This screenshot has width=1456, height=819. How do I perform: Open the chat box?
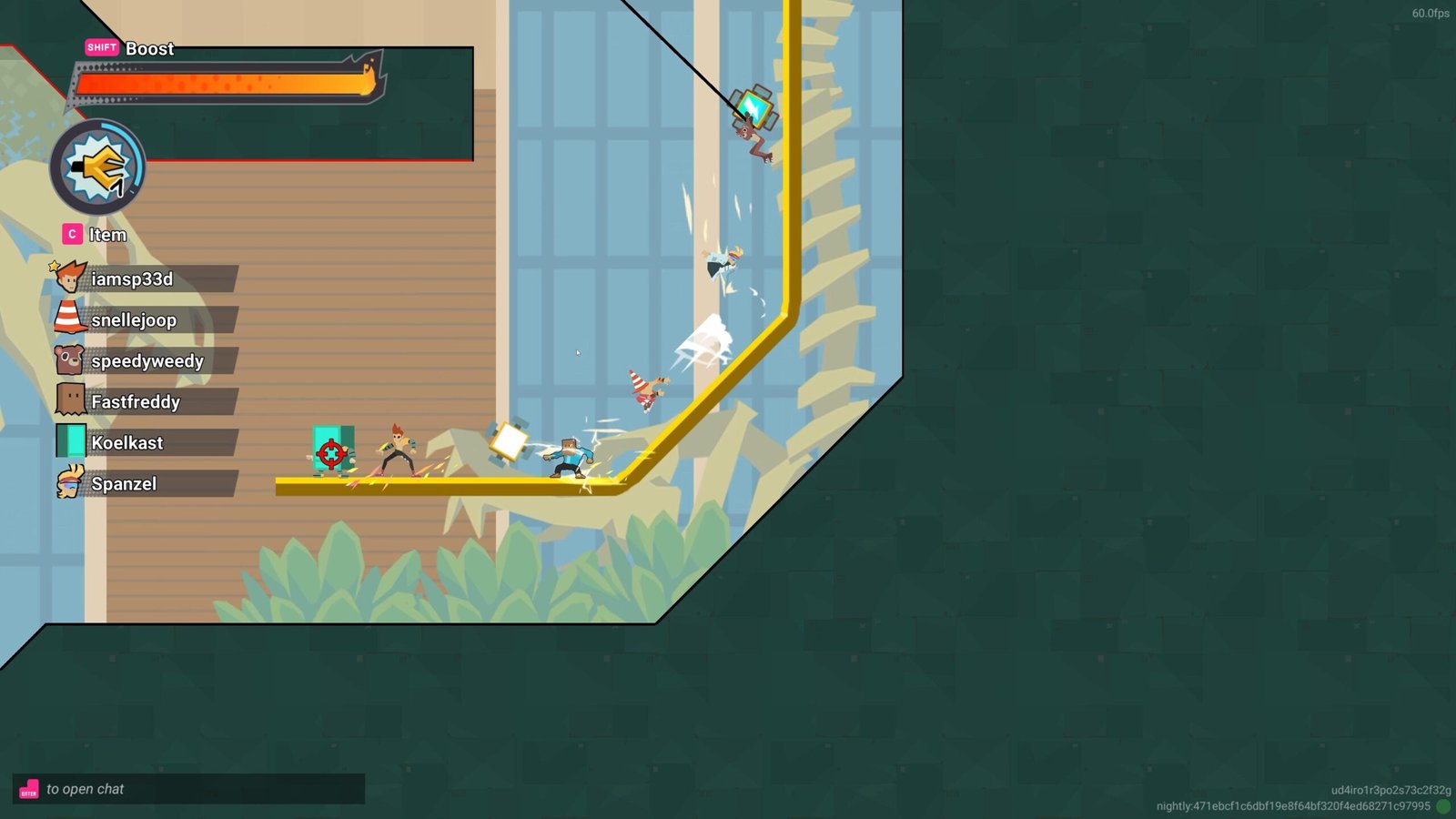[x=188, y=789]
